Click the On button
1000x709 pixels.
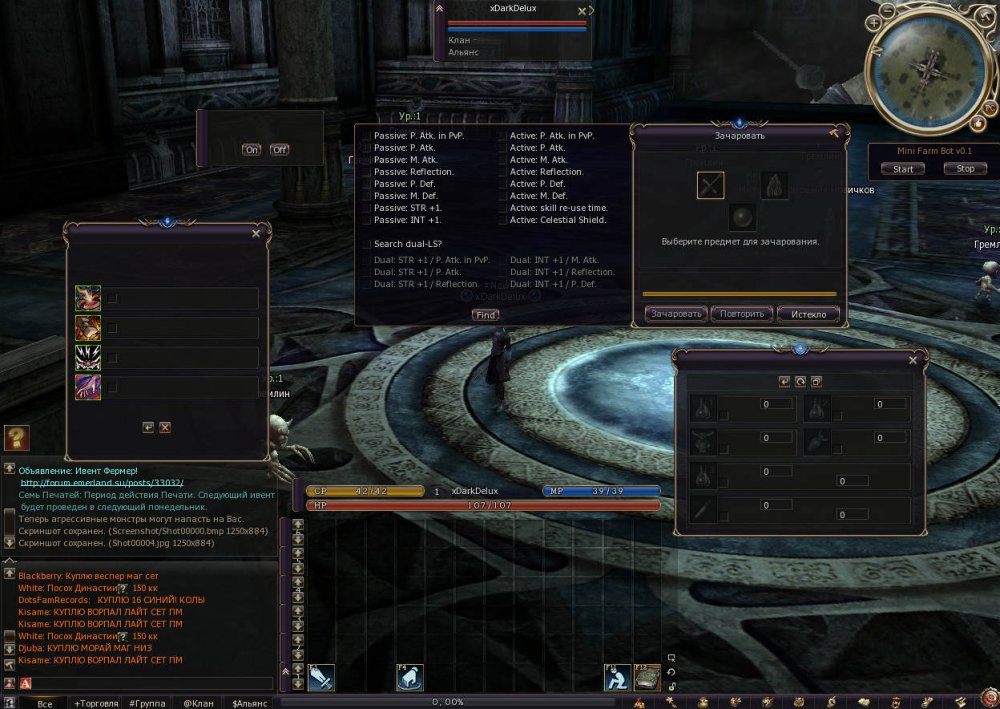[252, 150]
